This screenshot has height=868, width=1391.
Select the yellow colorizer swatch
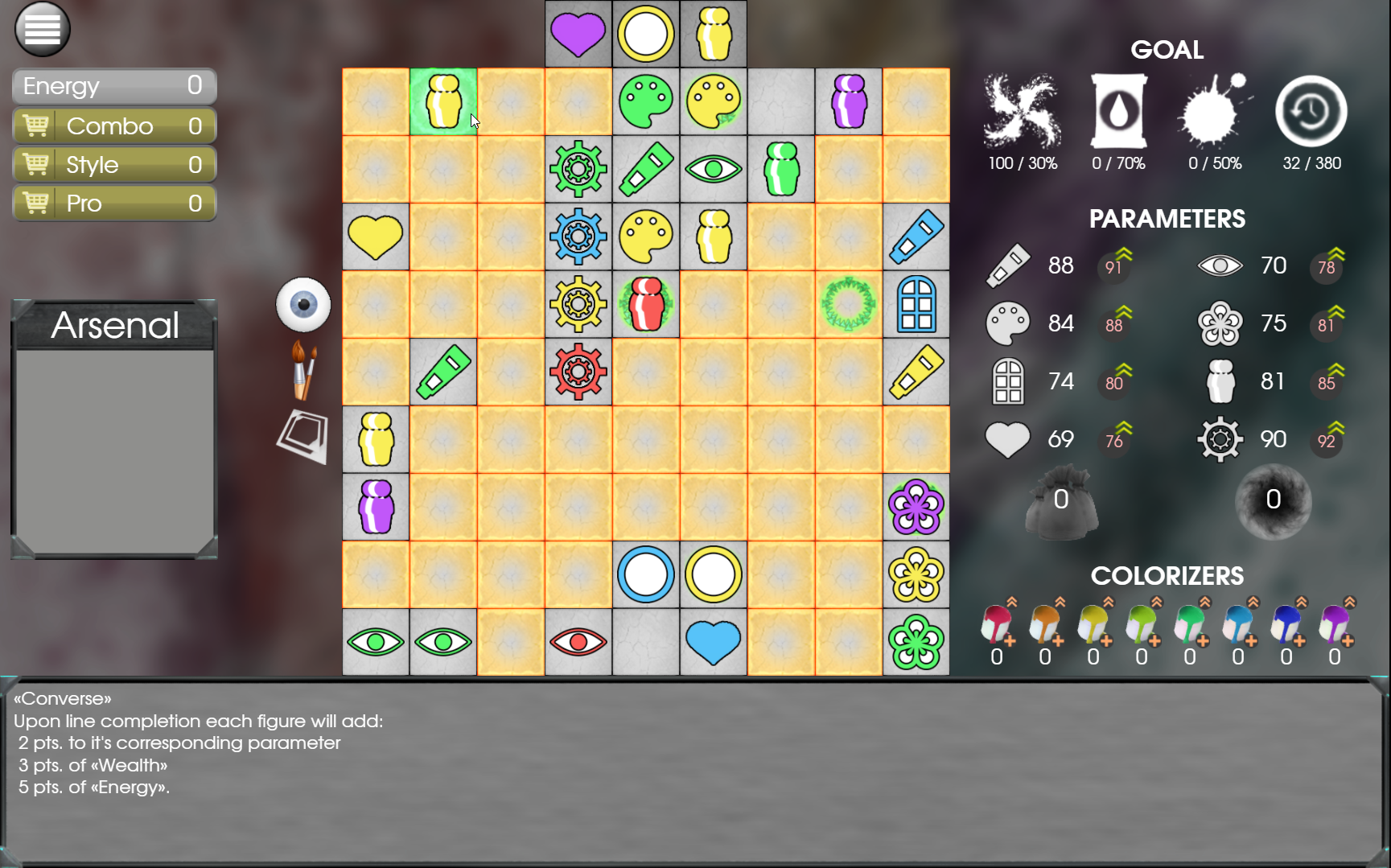[x=1093, y=626]
